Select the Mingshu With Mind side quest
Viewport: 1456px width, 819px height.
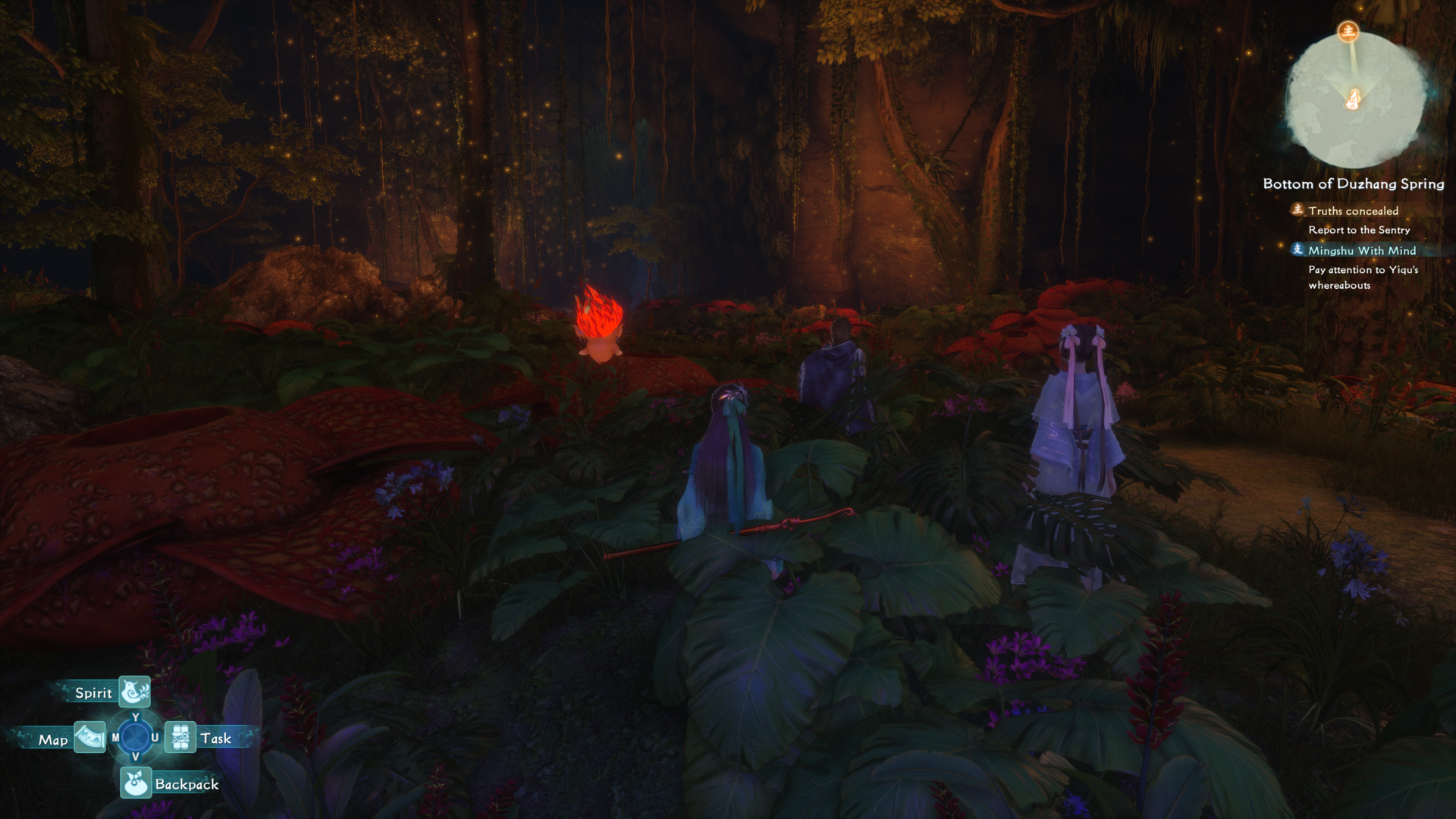point(1361,250)
